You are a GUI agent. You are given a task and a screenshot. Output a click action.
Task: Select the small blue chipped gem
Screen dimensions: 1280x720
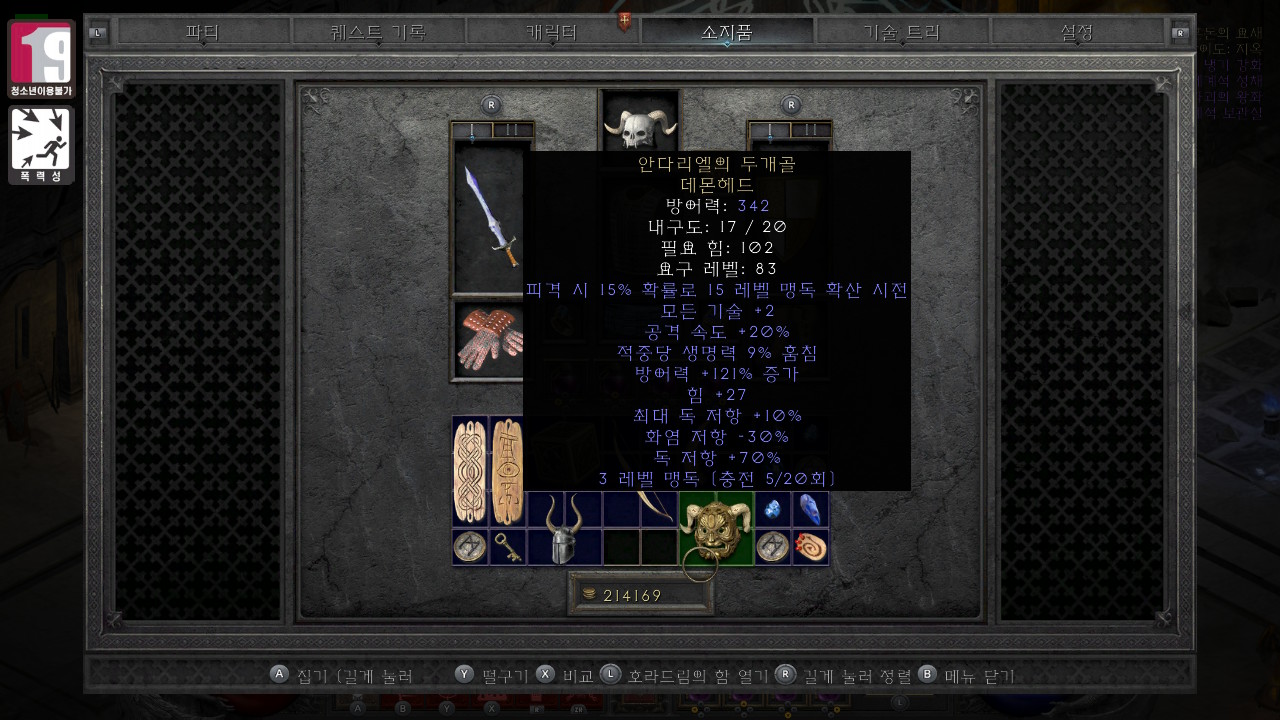click(x=773, y=509)
